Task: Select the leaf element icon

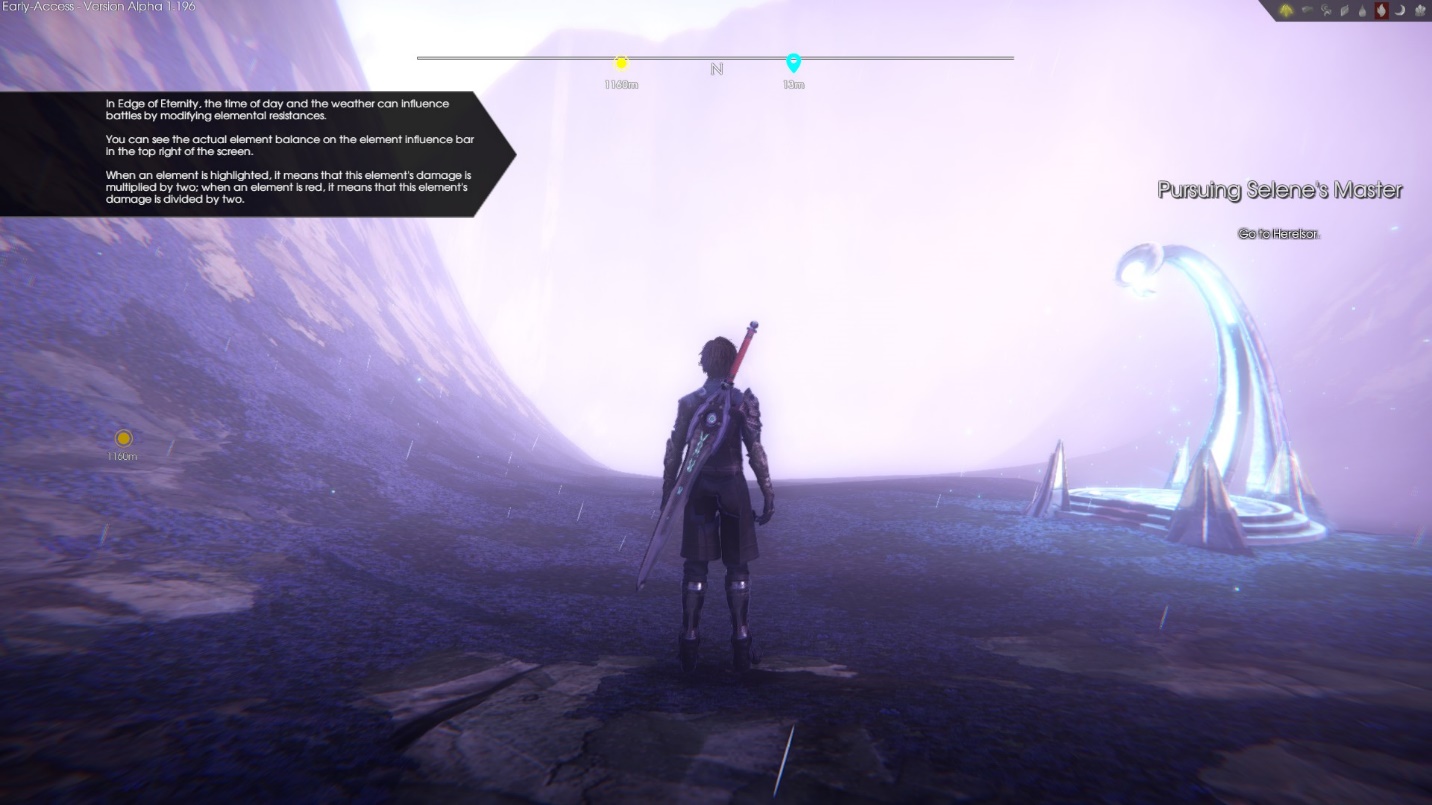Action: (1344, 11)
